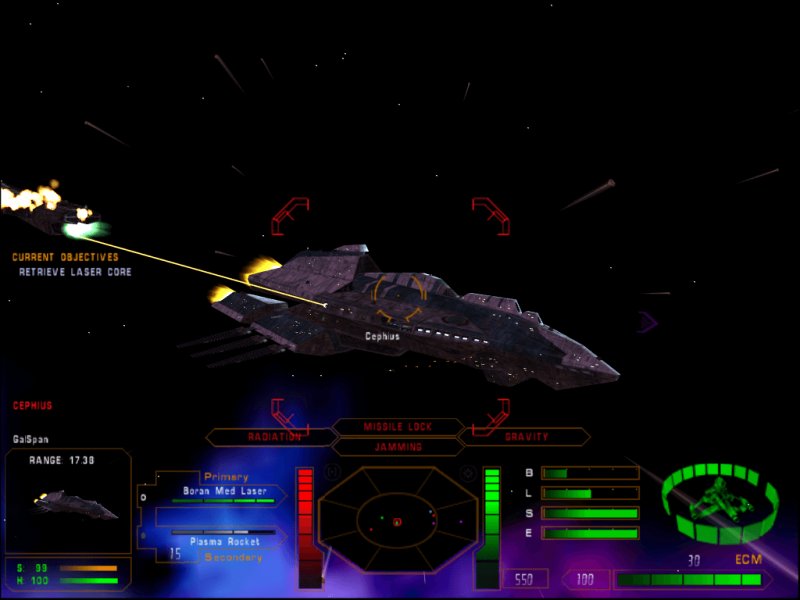Open the Cephius target camera view
800x600 pixels.
(x=68, y=501)
